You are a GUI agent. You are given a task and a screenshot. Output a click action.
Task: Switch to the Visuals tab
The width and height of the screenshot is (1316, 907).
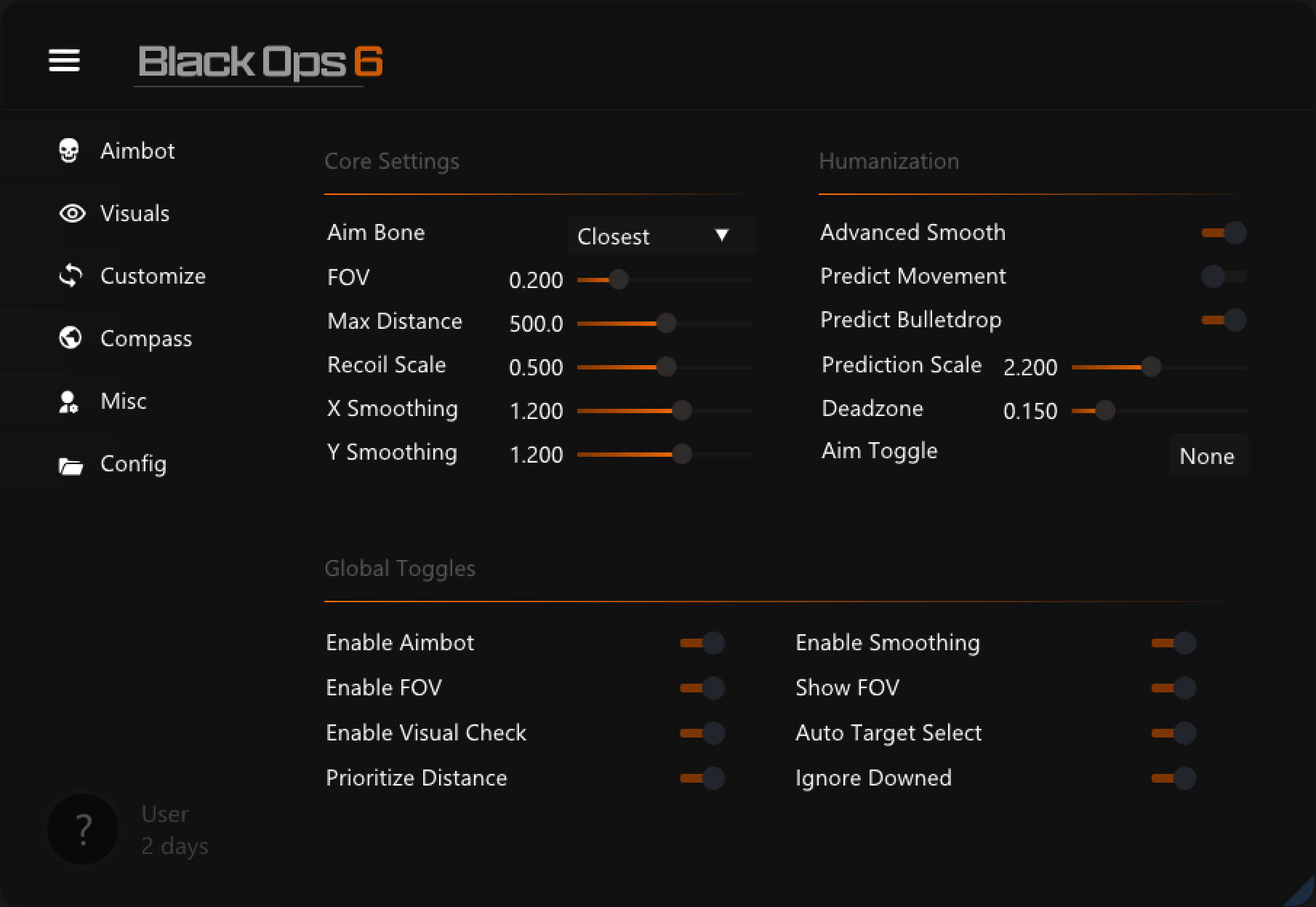click(134, 213)
